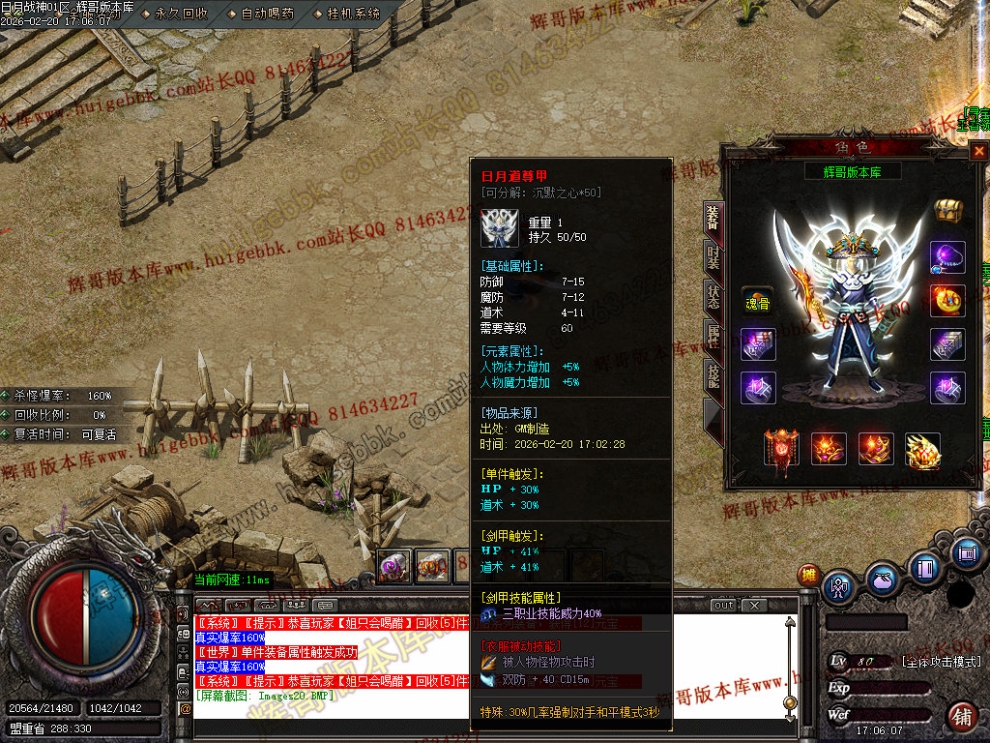Click the orange 摊 stall button
This screenshot has width=990, height=743.
pos(809,575)
